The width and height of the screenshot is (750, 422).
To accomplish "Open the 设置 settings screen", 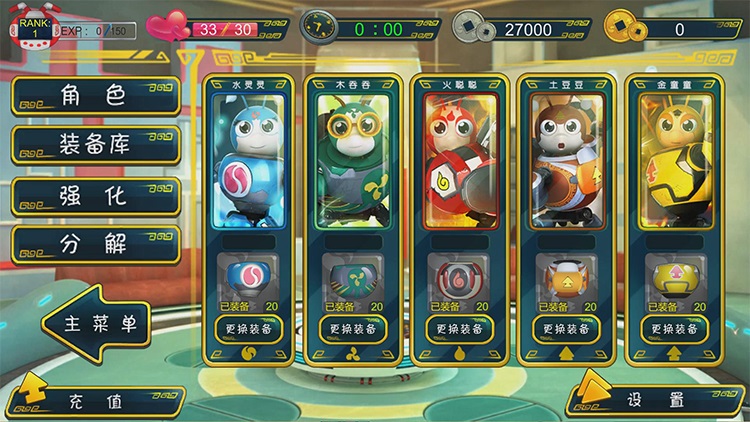I will [655, 401].
